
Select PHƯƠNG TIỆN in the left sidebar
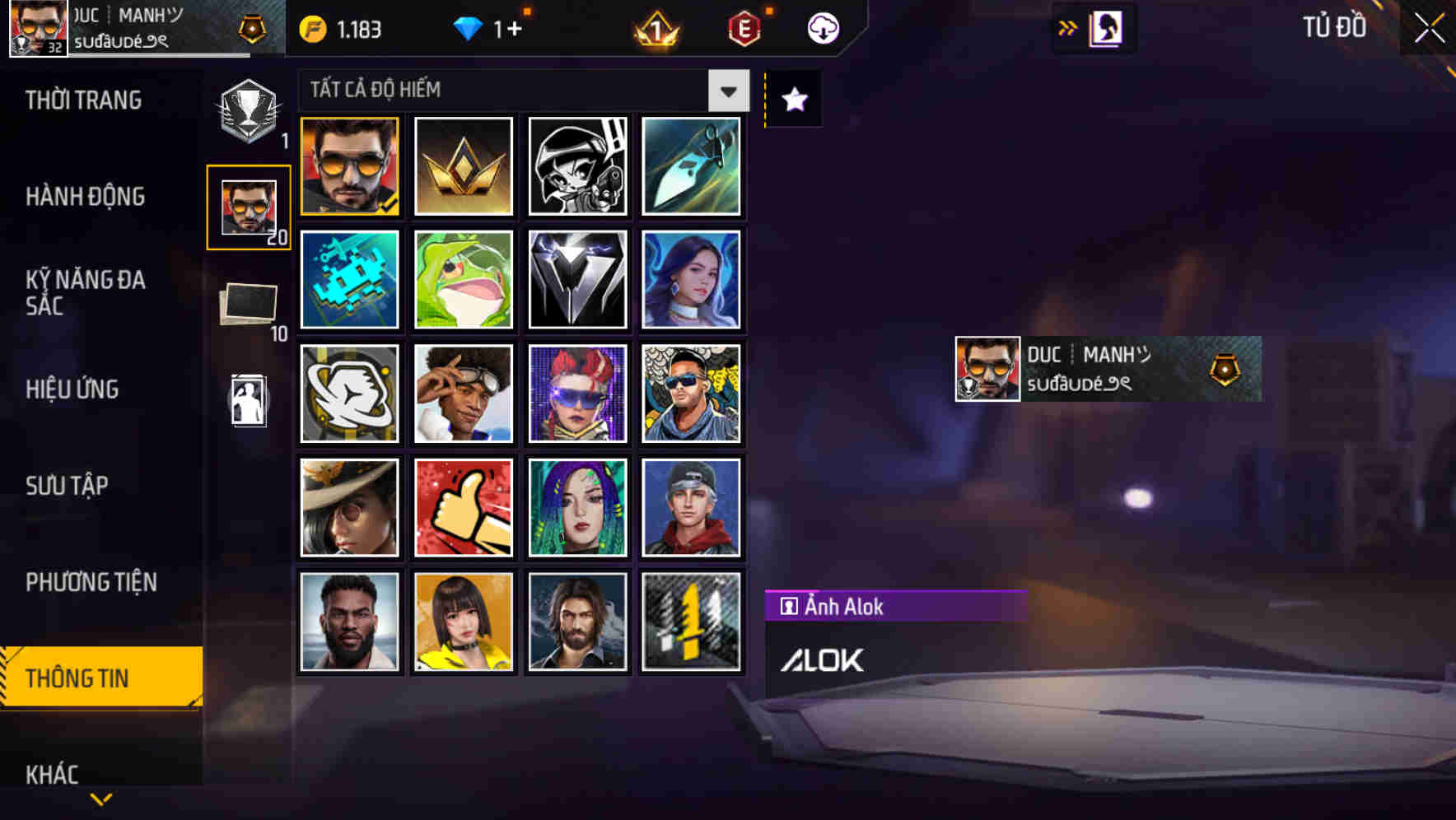pyautogui.click(x=91, y=582)
